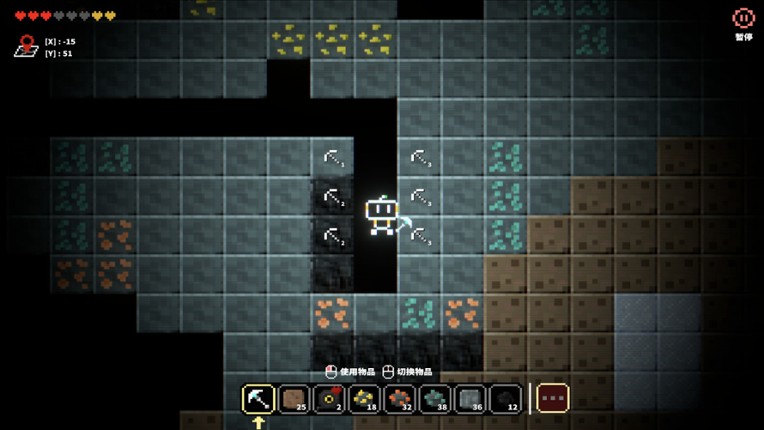The image size is (764, 430).
Task: Pick the copper ore slot with 32
Action: [x=400, y=398]
